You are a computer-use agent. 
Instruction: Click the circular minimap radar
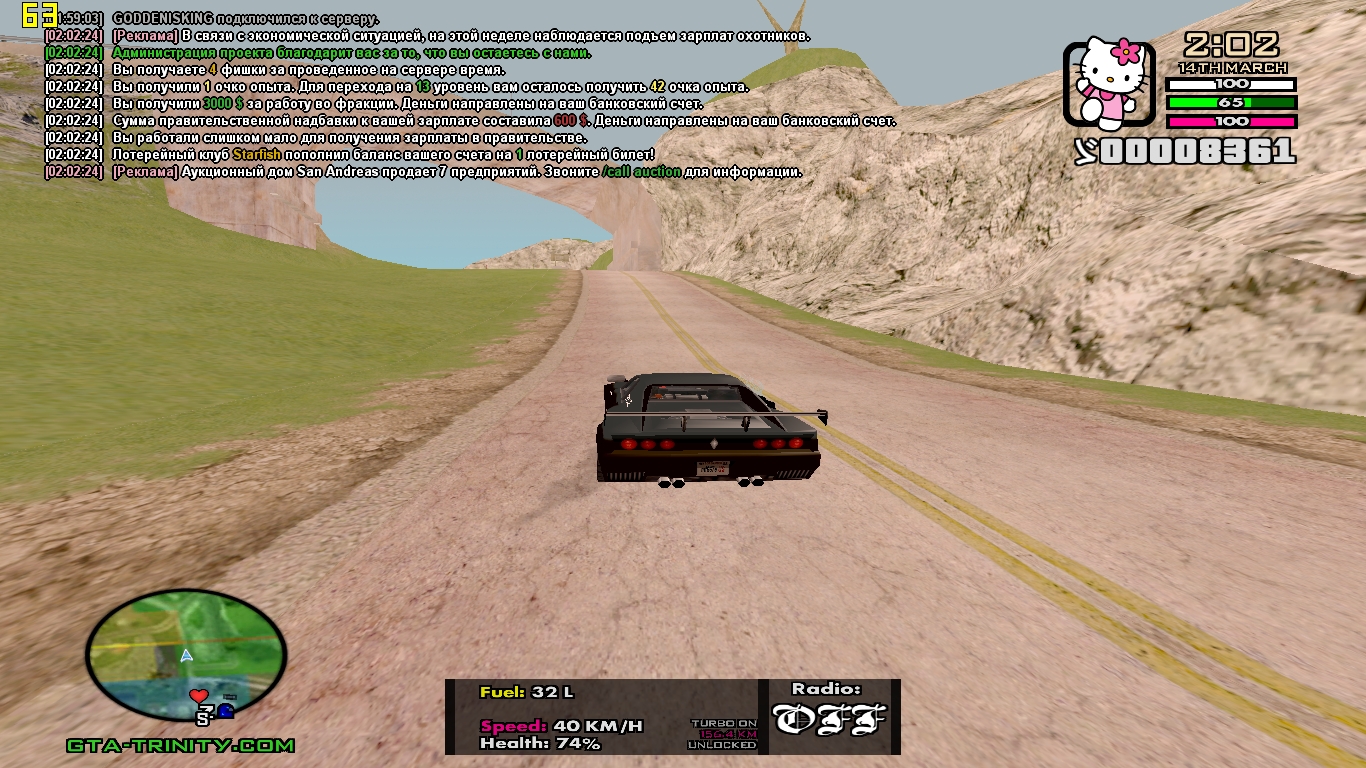click(186, 655)
